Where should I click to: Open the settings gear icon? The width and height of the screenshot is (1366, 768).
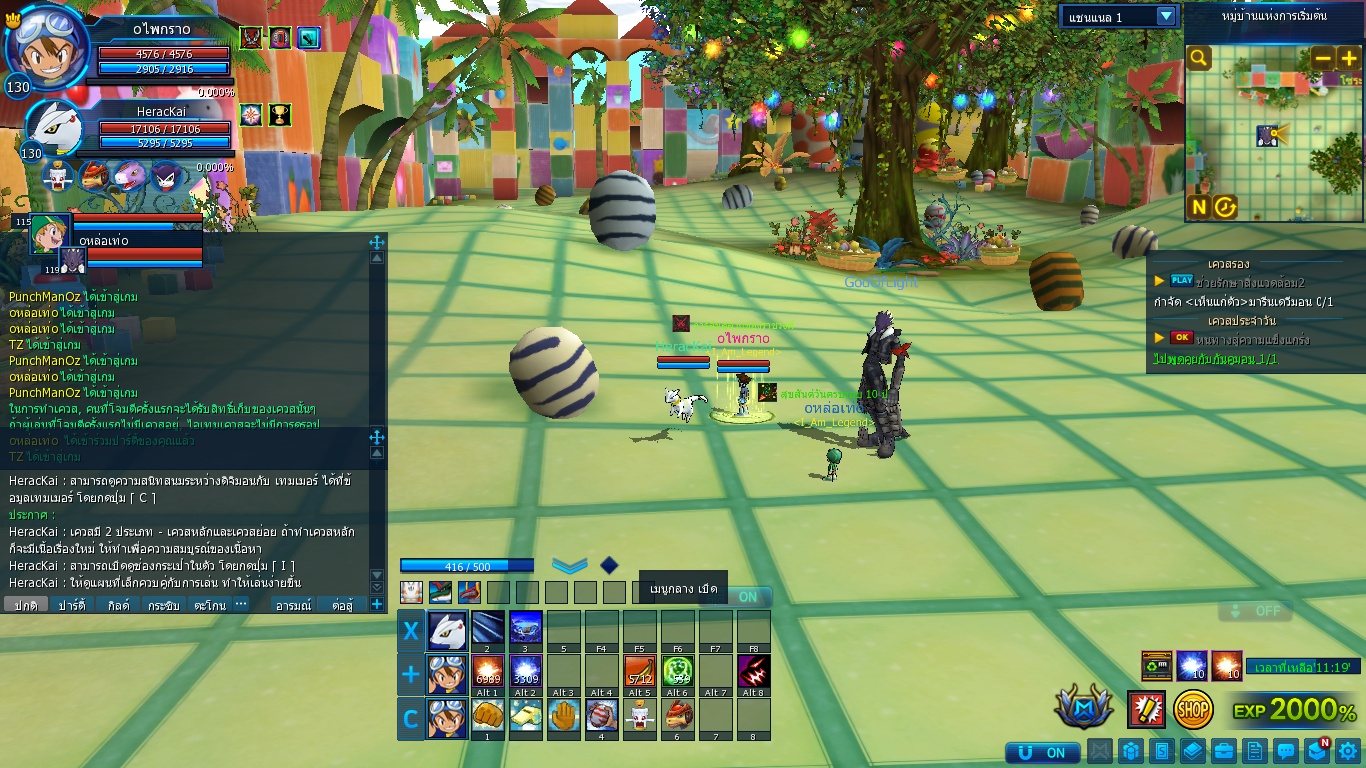[1348, 751]
